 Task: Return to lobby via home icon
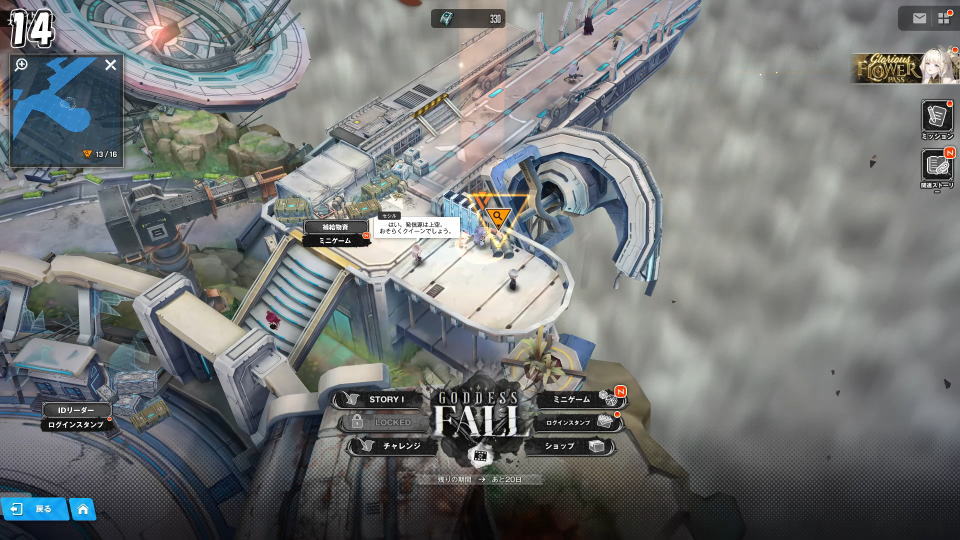83,509
